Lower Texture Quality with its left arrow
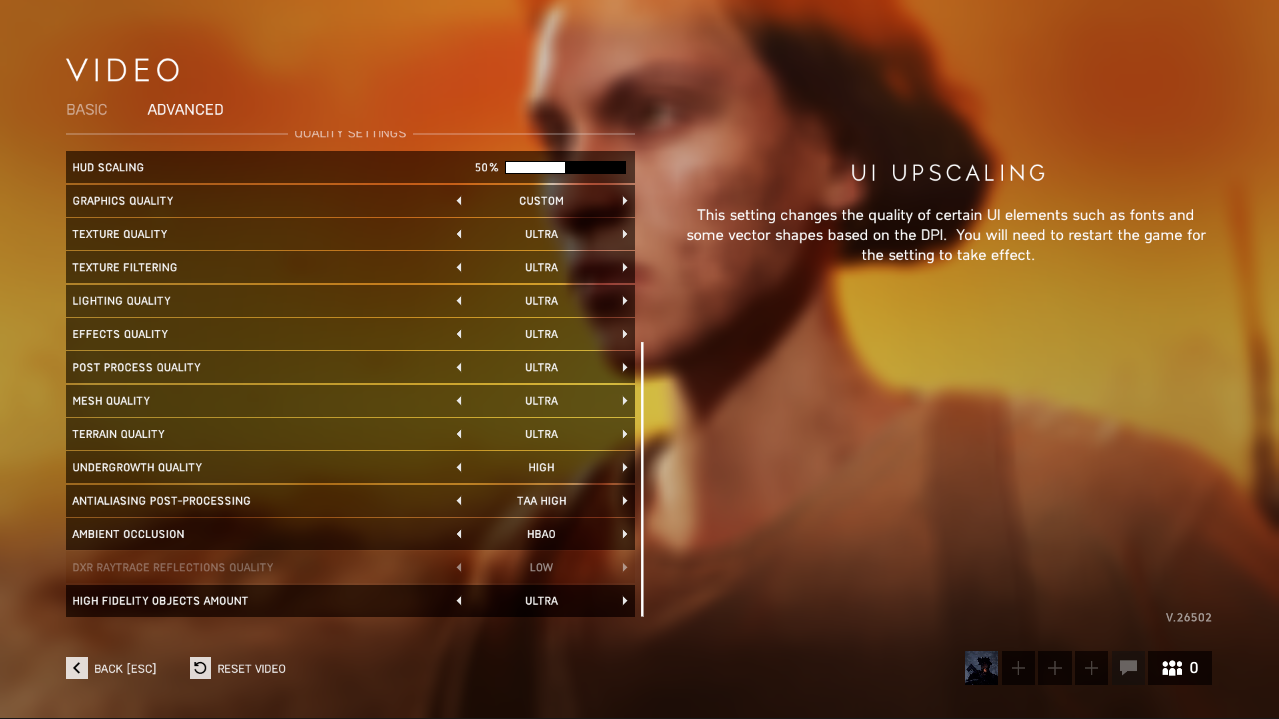The height and width of the screenshot is (719, 1279). pos(459,234)
